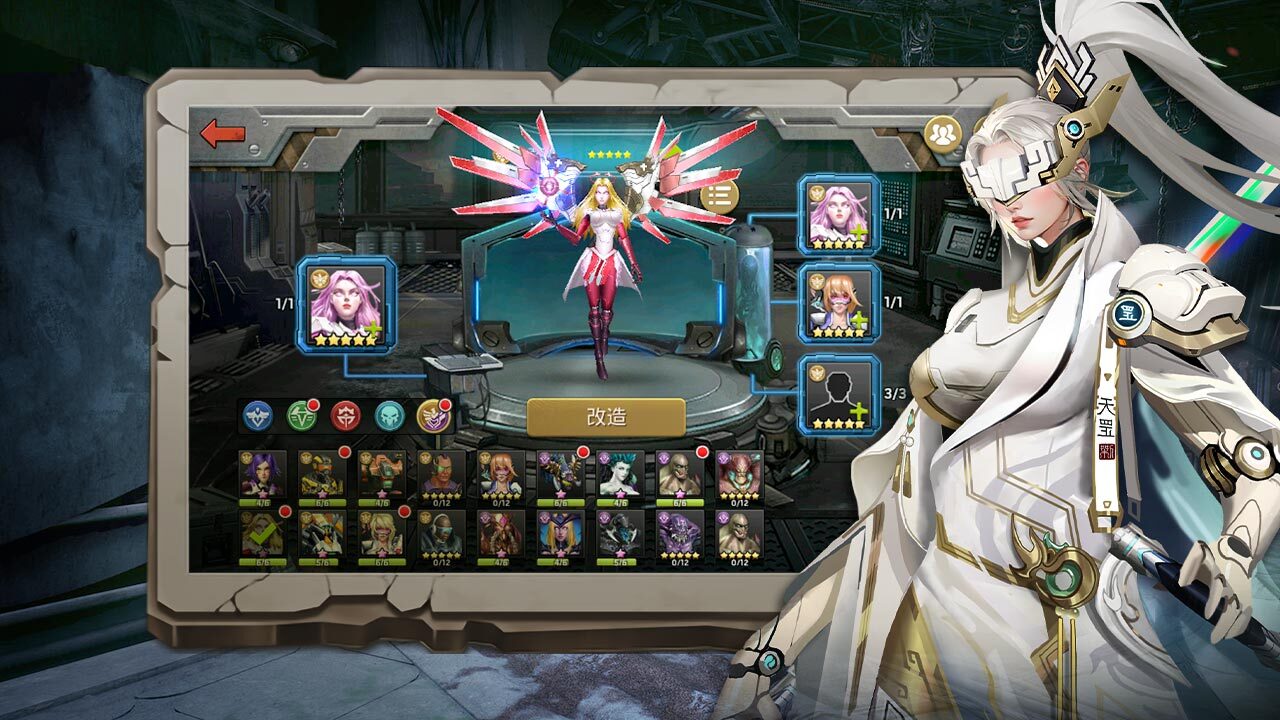Filter by the teal skull faction emblem
The image size is (1280, 720).
click(x=389, y=416)
